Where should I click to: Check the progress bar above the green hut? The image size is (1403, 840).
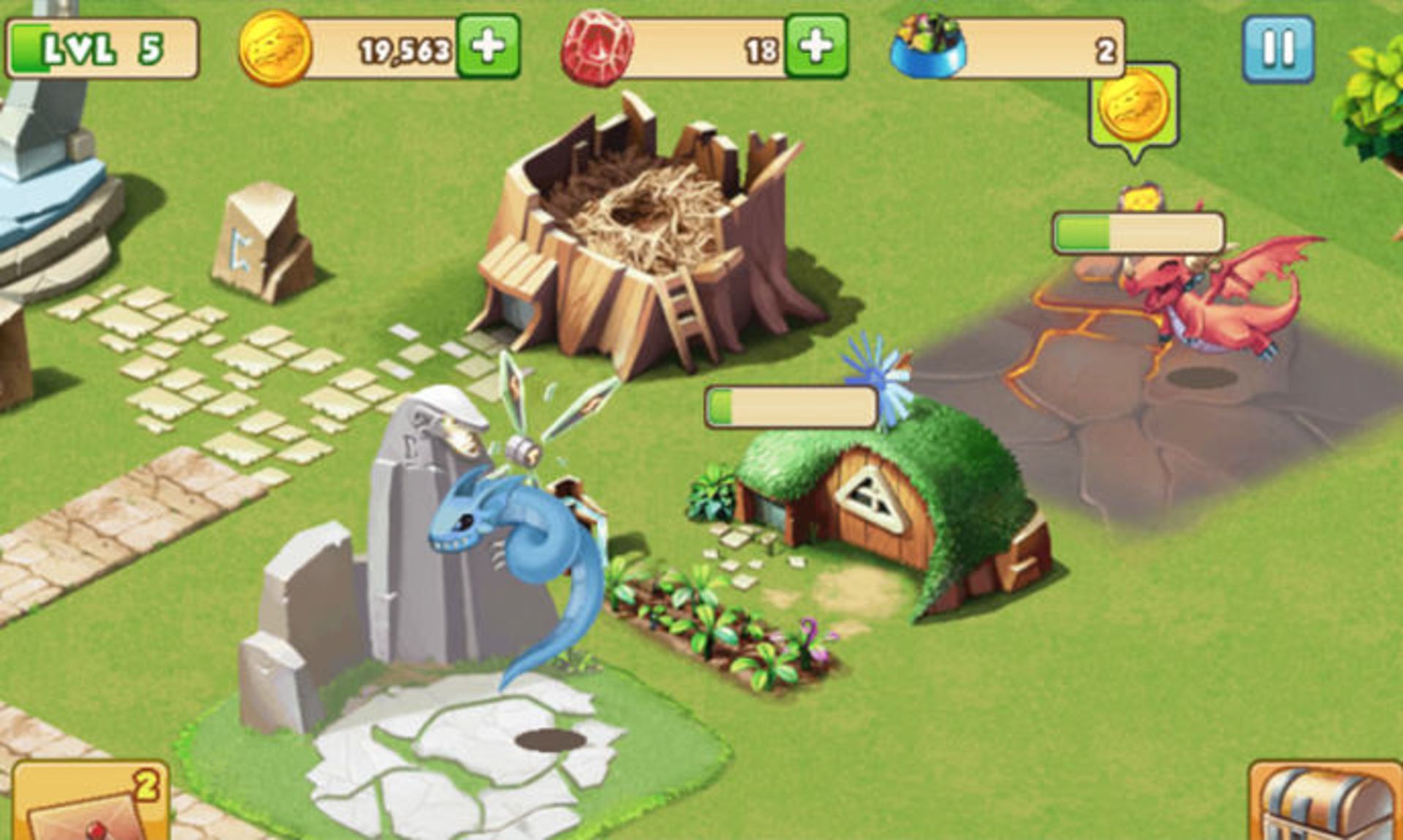[x=793, y=408]
